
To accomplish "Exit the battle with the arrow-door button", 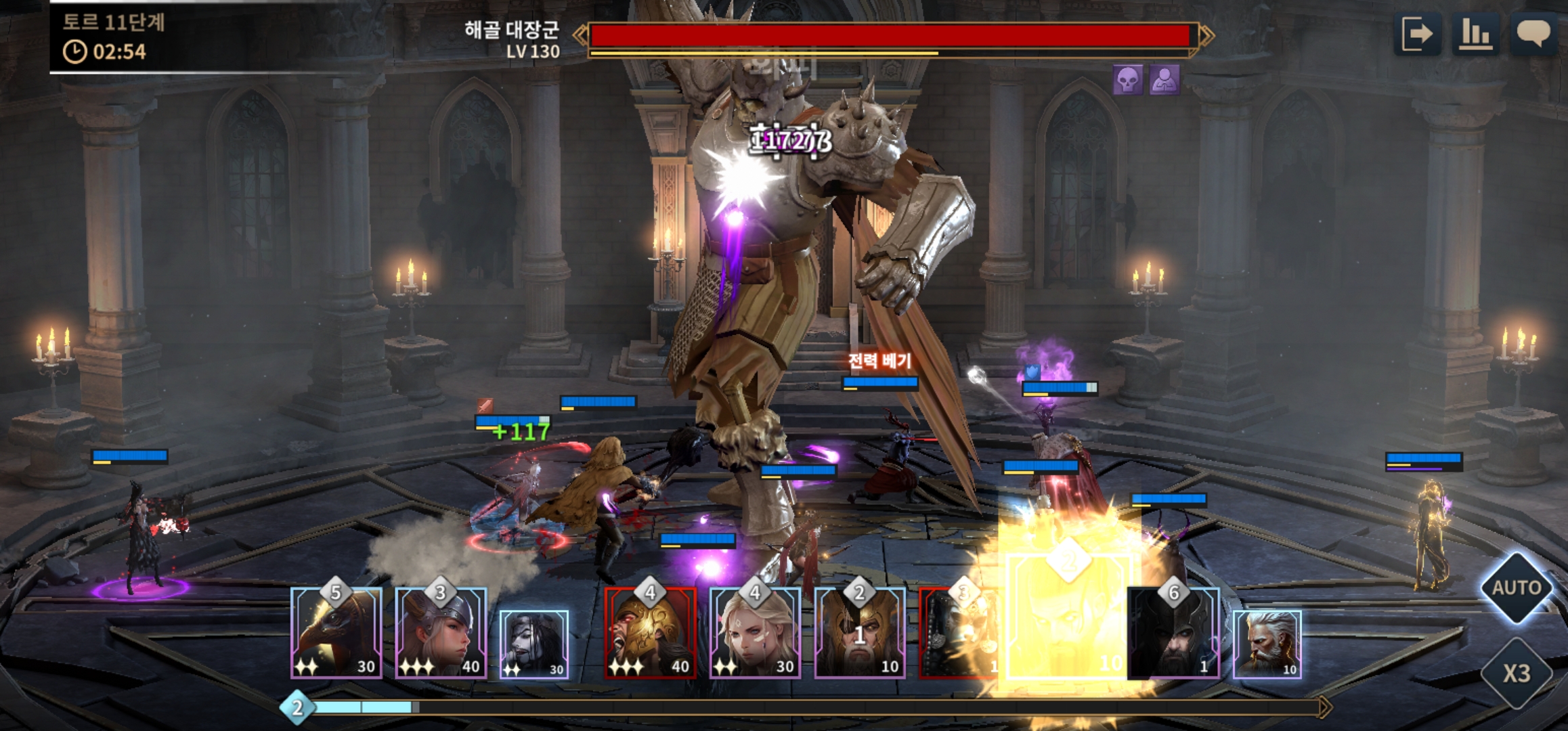I will point(1417,34).
